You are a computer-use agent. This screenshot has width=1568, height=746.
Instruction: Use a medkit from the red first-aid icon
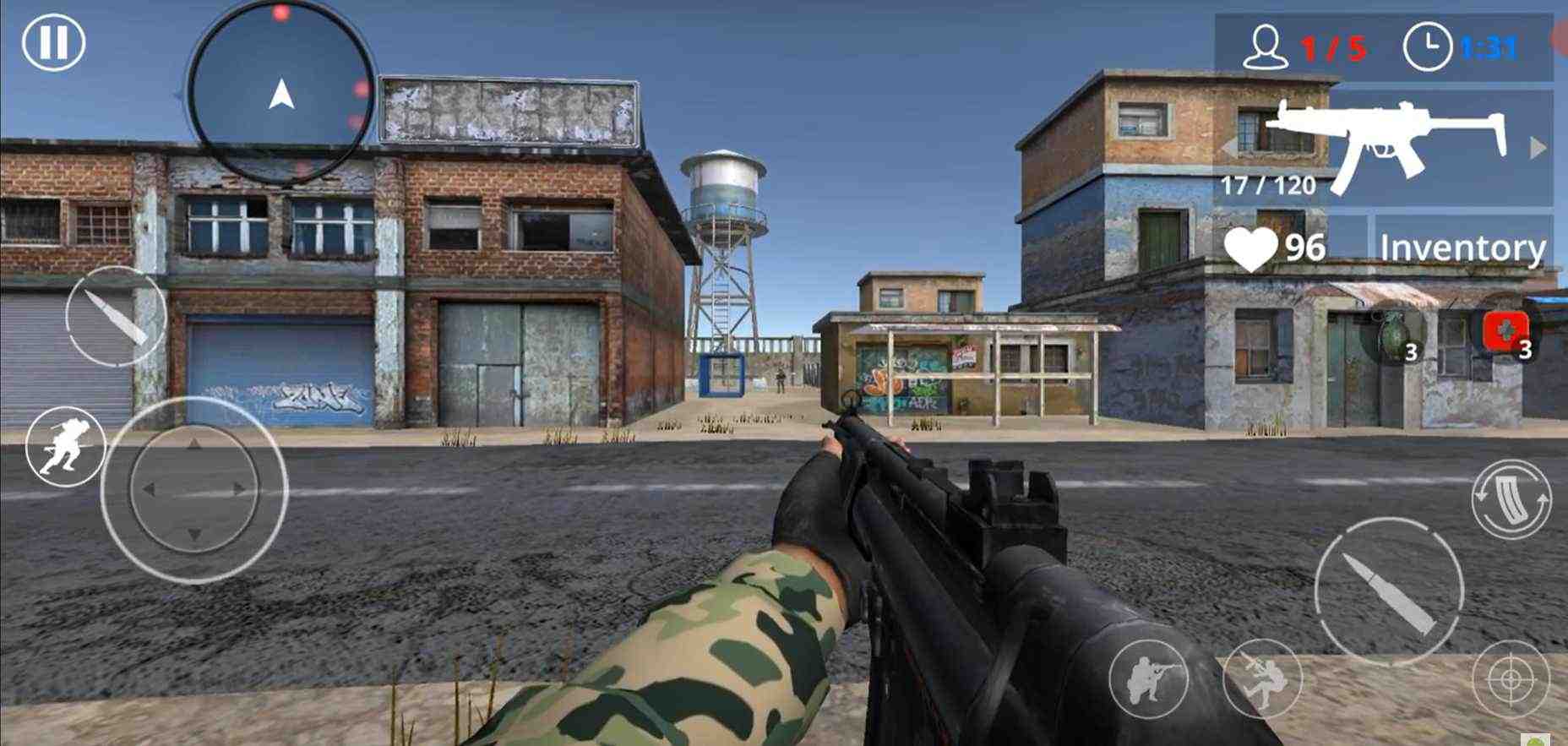[1507, 332]
